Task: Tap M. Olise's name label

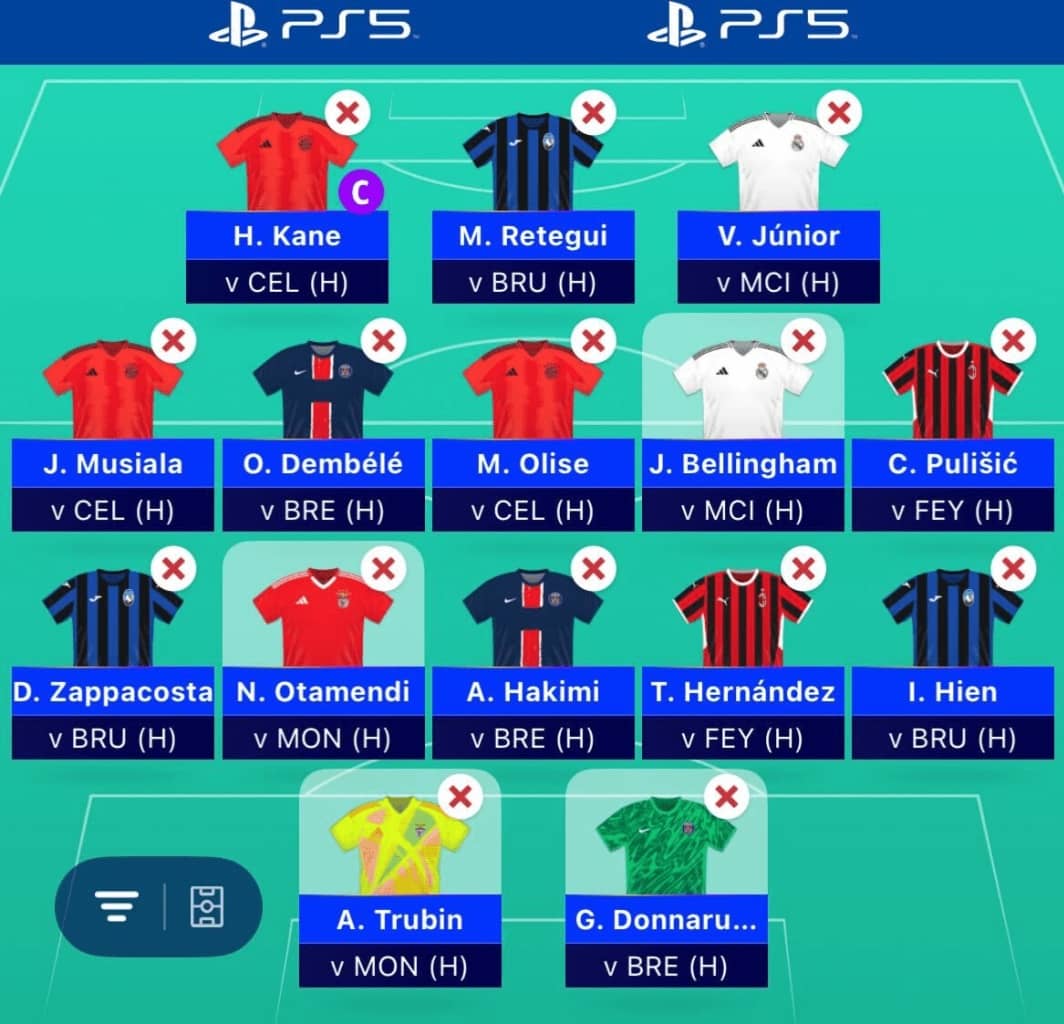Action: point(532,464)
